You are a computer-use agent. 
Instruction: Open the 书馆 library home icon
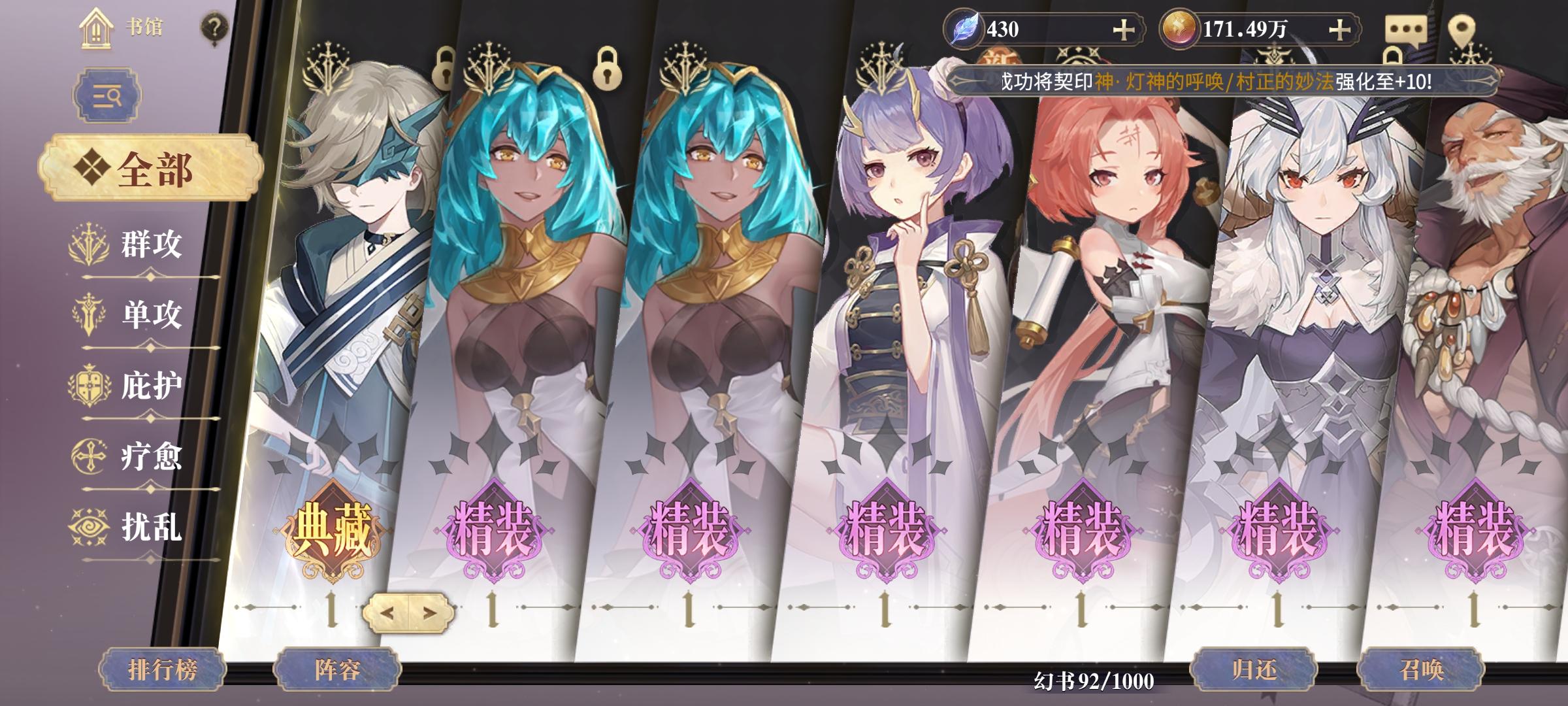(x=97, y=27)
